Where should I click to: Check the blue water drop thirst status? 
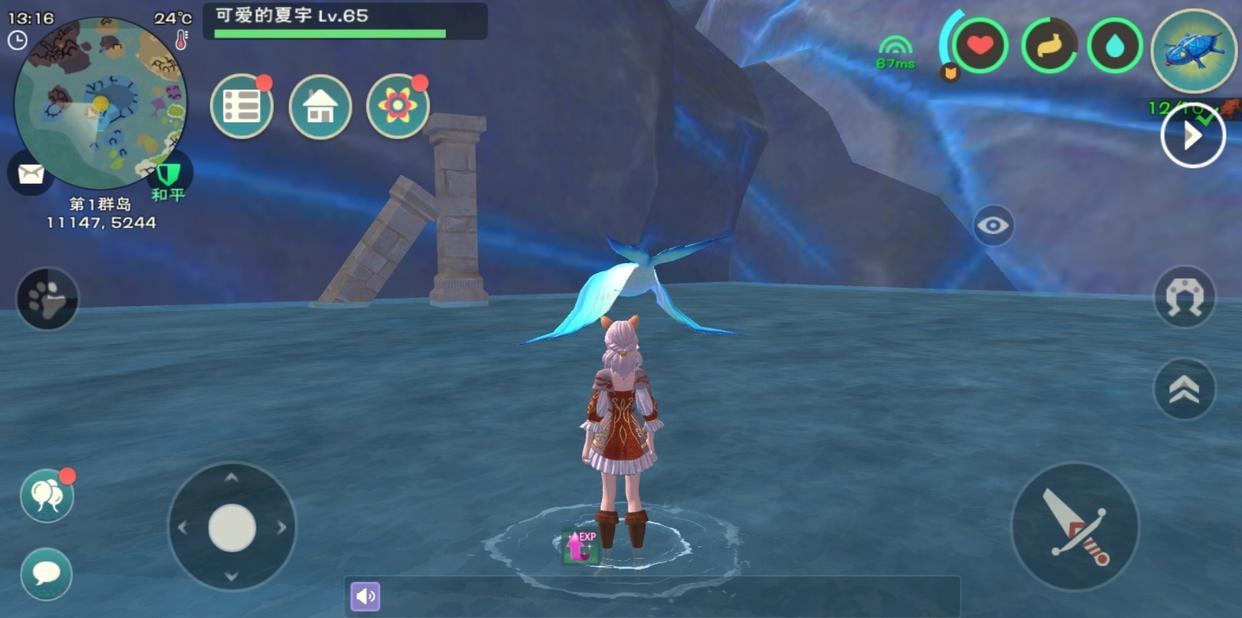click(x=1115, y=46)
